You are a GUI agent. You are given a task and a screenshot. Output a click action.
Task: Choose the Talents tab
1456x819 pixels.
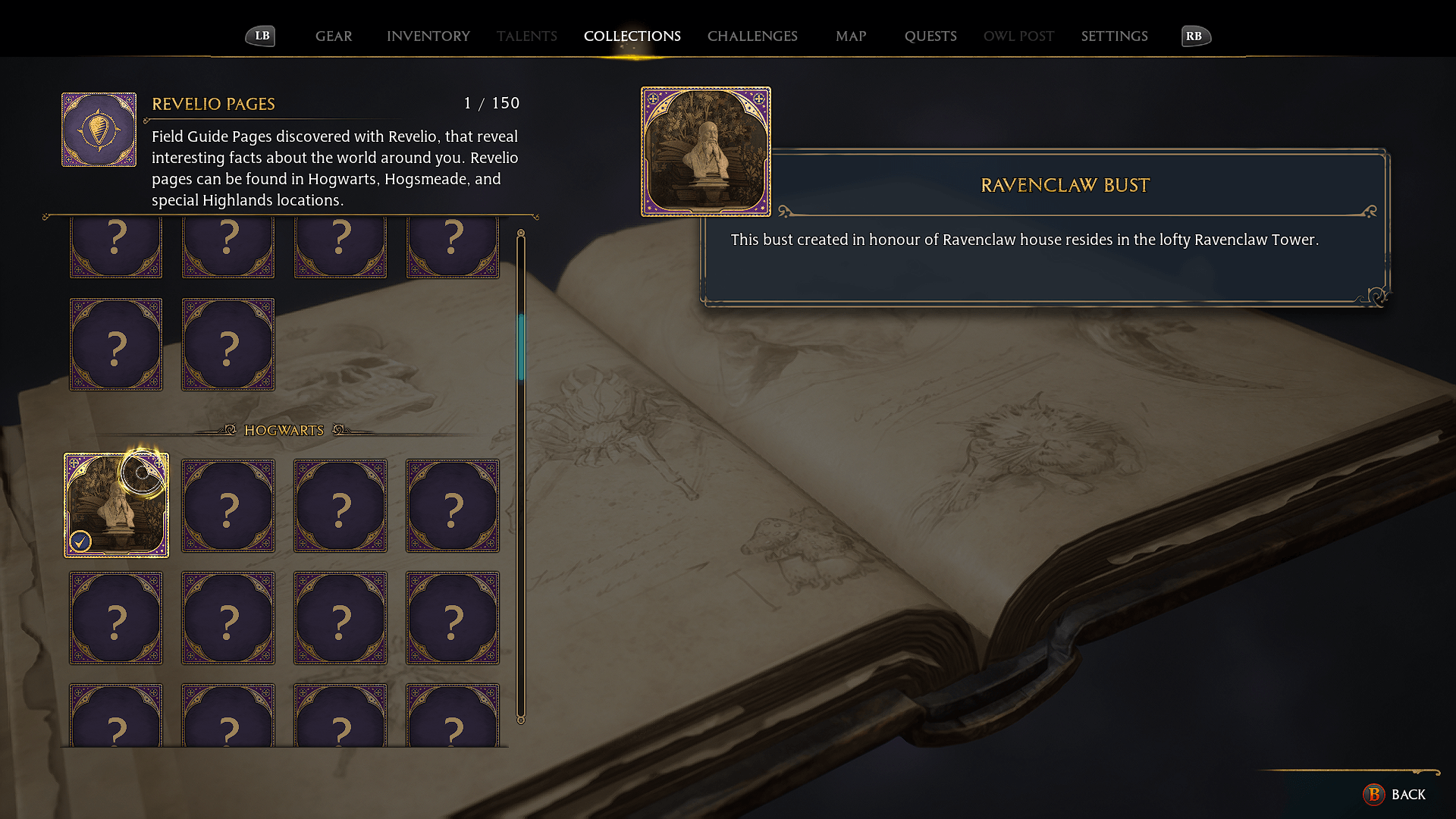[526, 36]
